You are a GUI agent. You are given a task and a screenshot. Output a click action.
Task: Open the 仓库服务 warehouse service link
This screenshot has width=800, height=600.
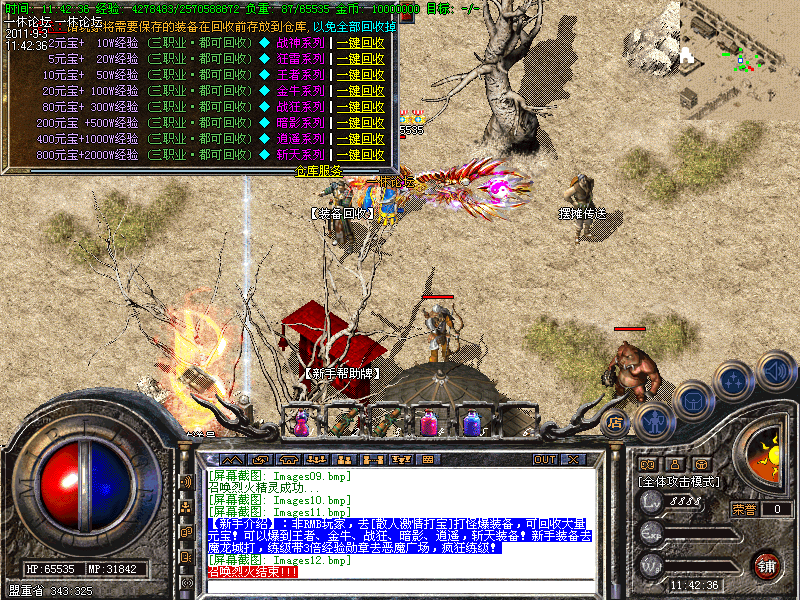319,171
